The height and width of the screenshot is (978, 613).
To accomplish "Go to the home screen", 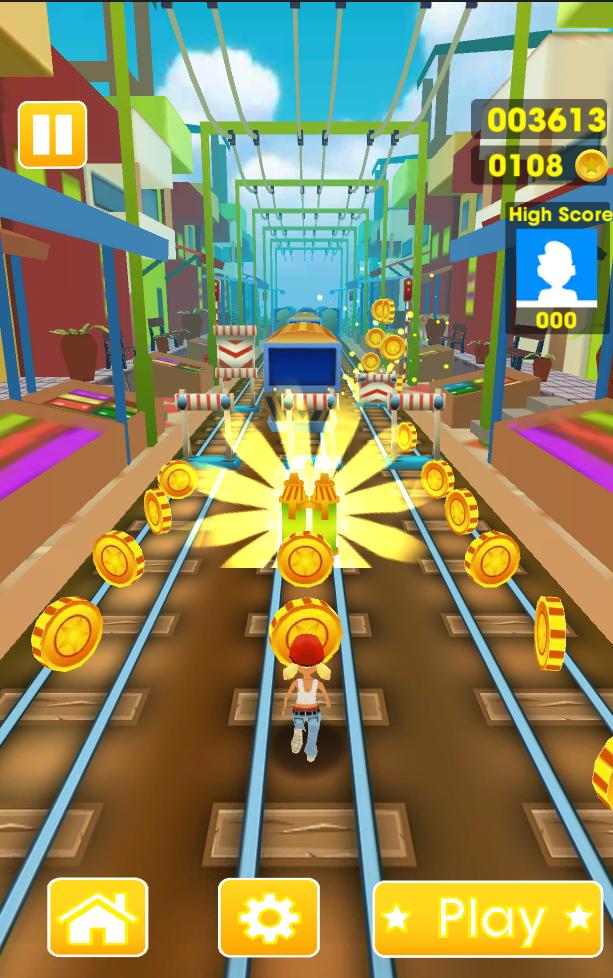I will (97, 918).
